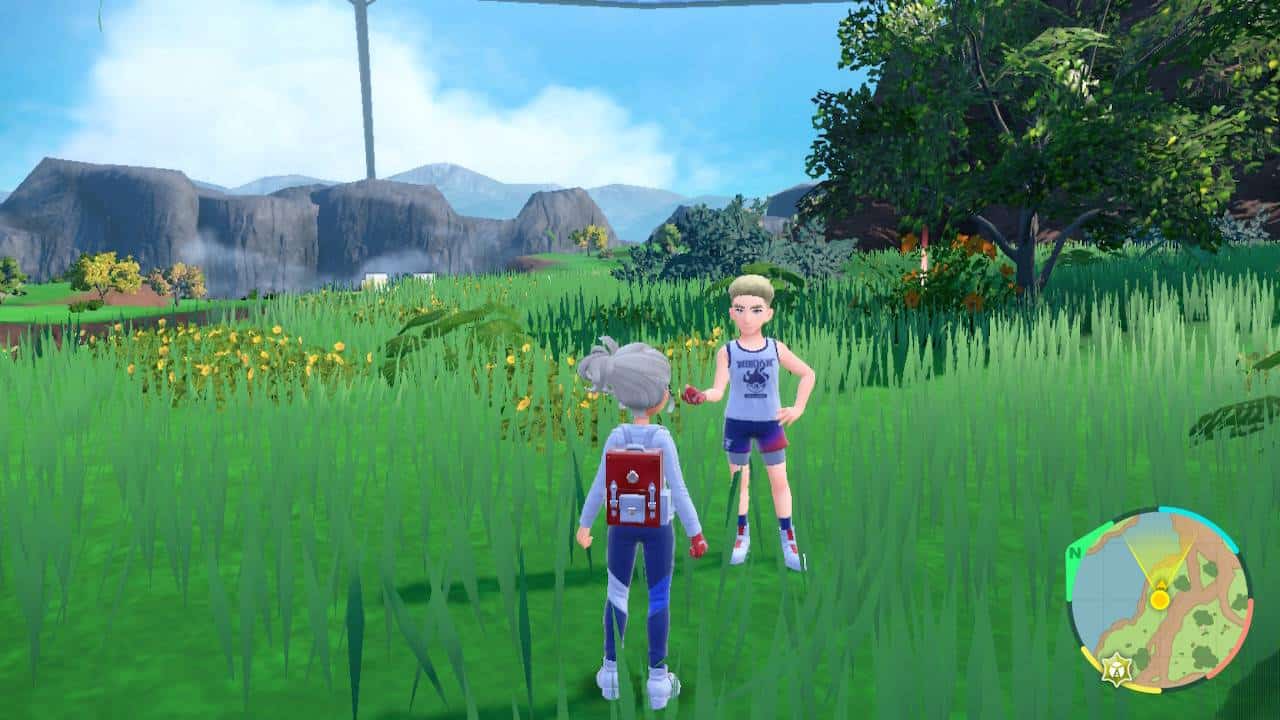Screen dimensions: 1280x720
Task: Click the yellow player marker on minimap
Action: (1159, 599)
